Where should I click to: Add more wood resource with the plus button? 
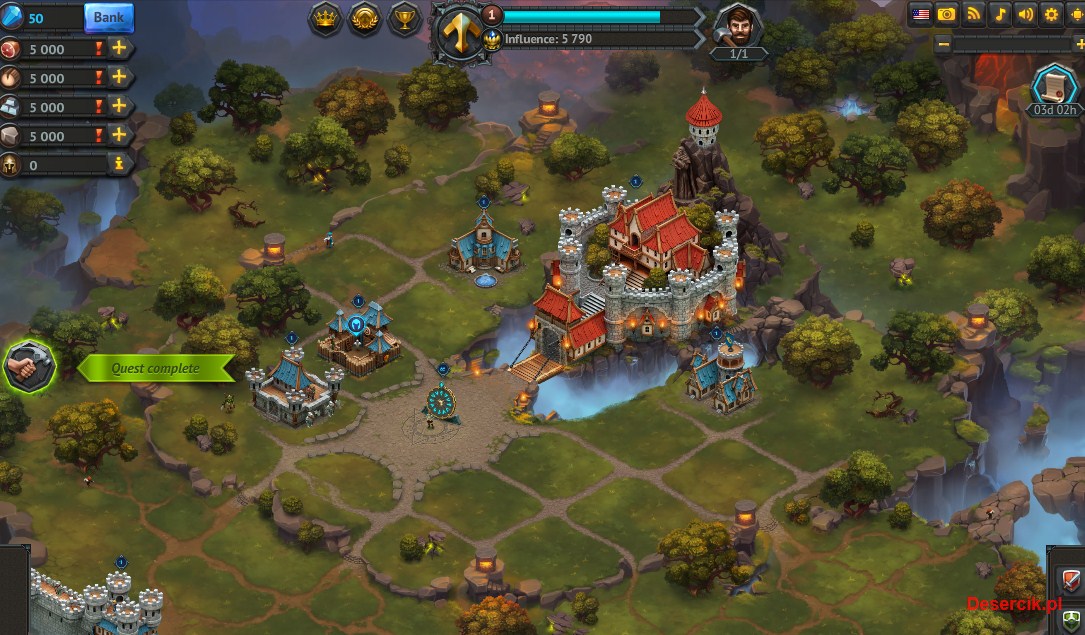click(x=119, y=77)
